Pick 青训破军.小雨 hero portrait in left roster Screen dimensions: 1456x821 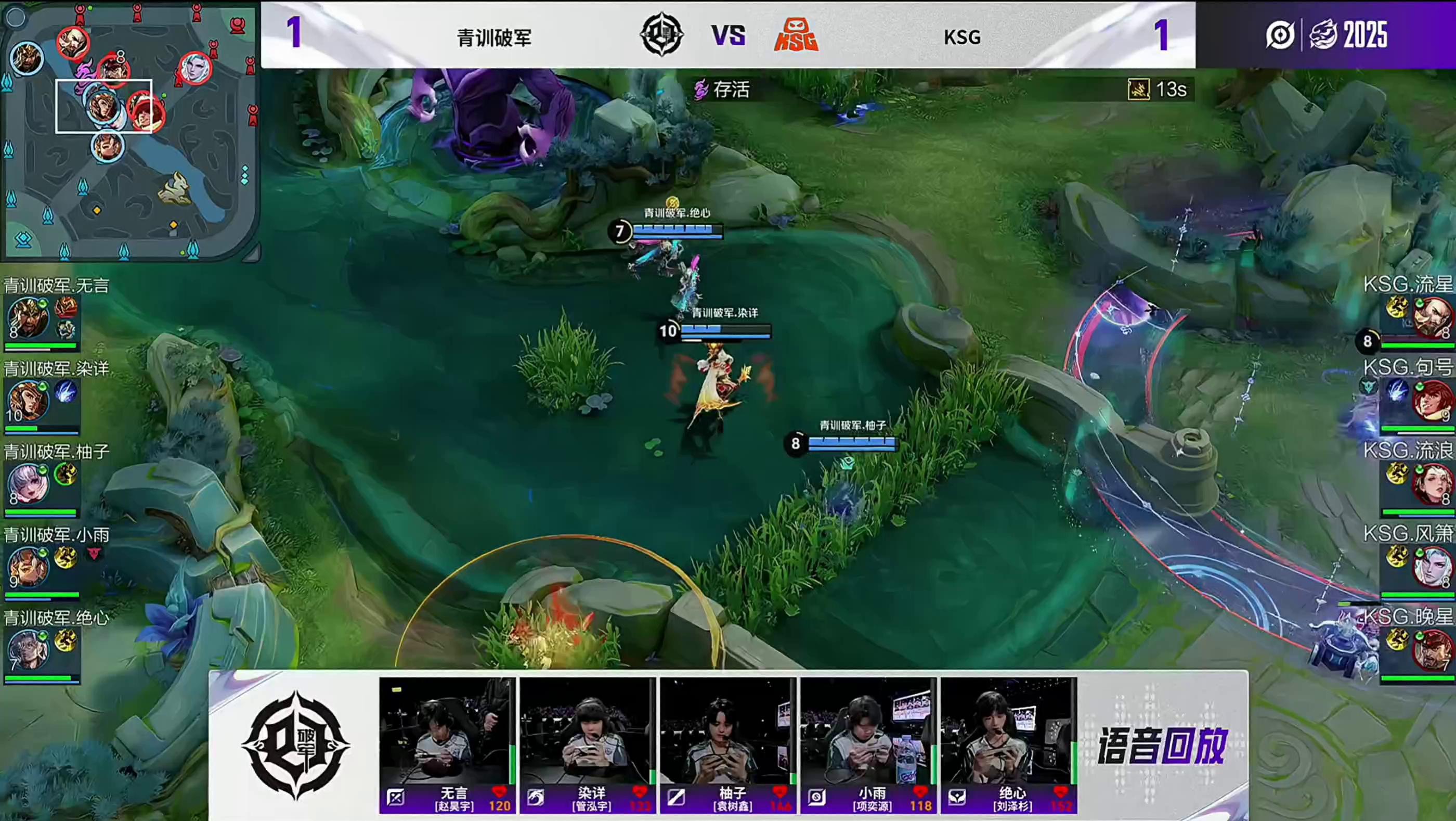[x=27, y=567]
